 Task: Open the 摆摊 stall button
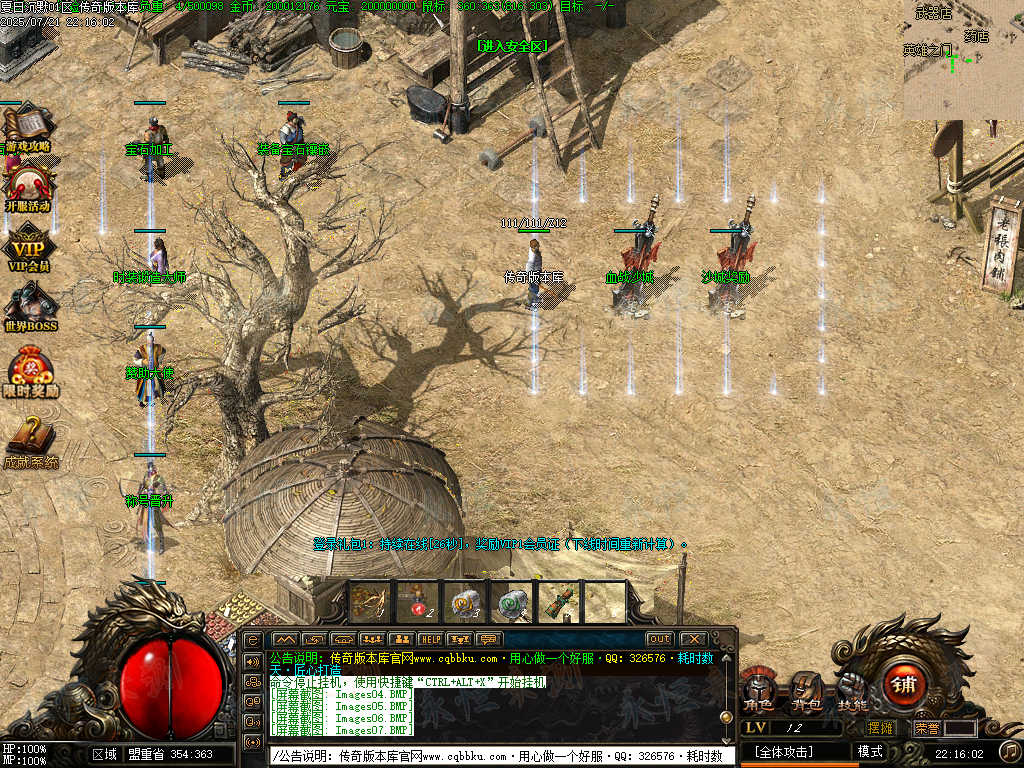[881, 728]
